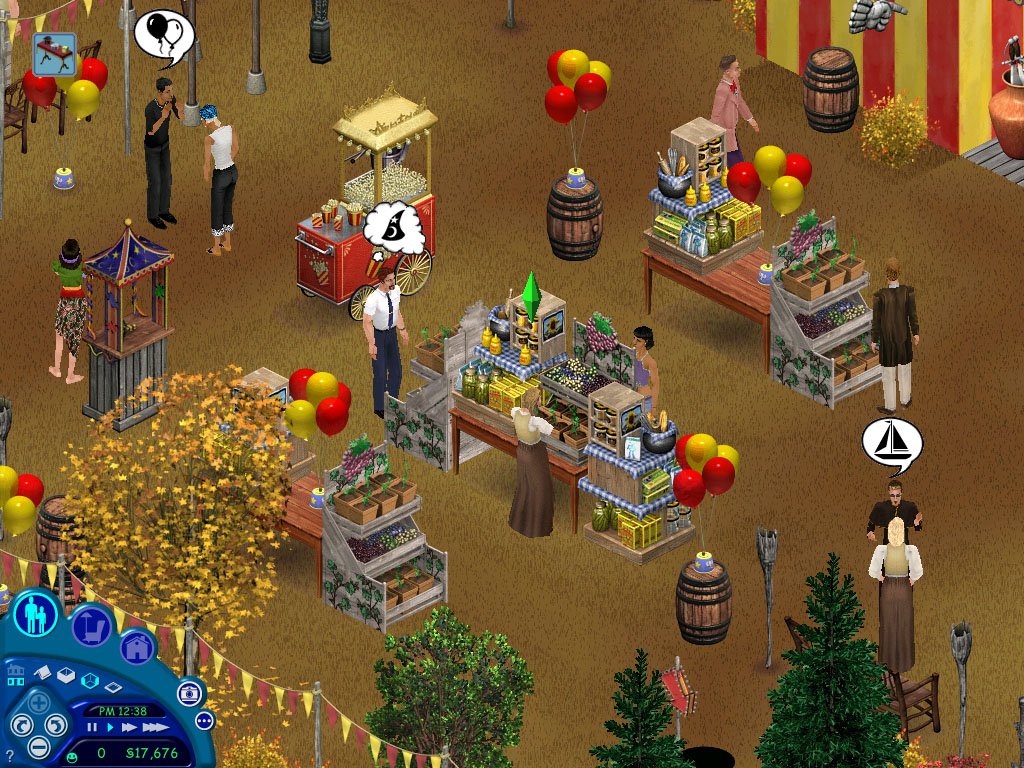Choose the roof view option
The height and width of the screenshot is (768, 1024).
click(x=43, y=673)
